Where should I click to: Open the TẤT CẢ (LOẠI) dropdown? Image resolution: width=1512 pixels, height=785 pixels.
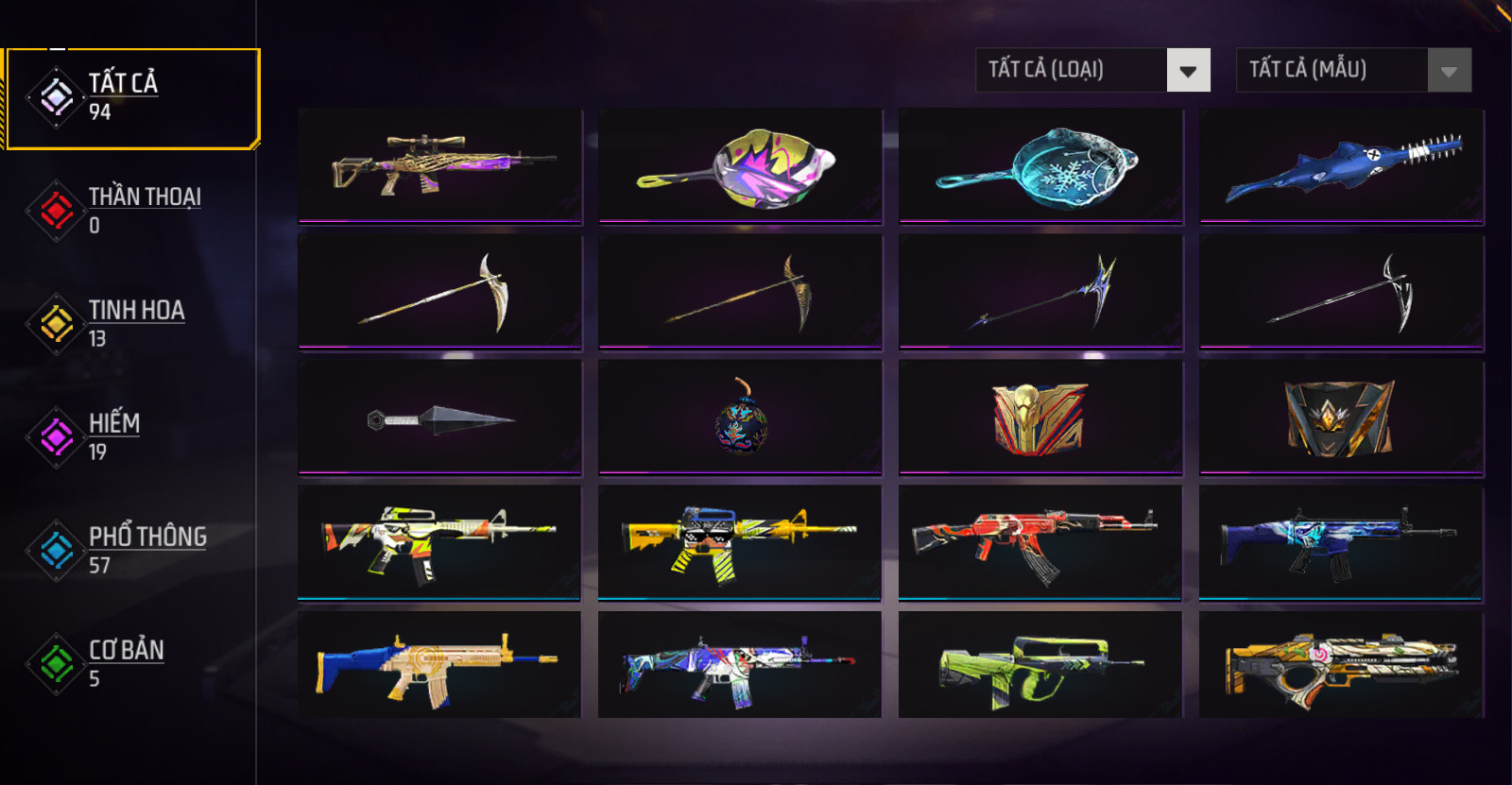(1092, 70)
